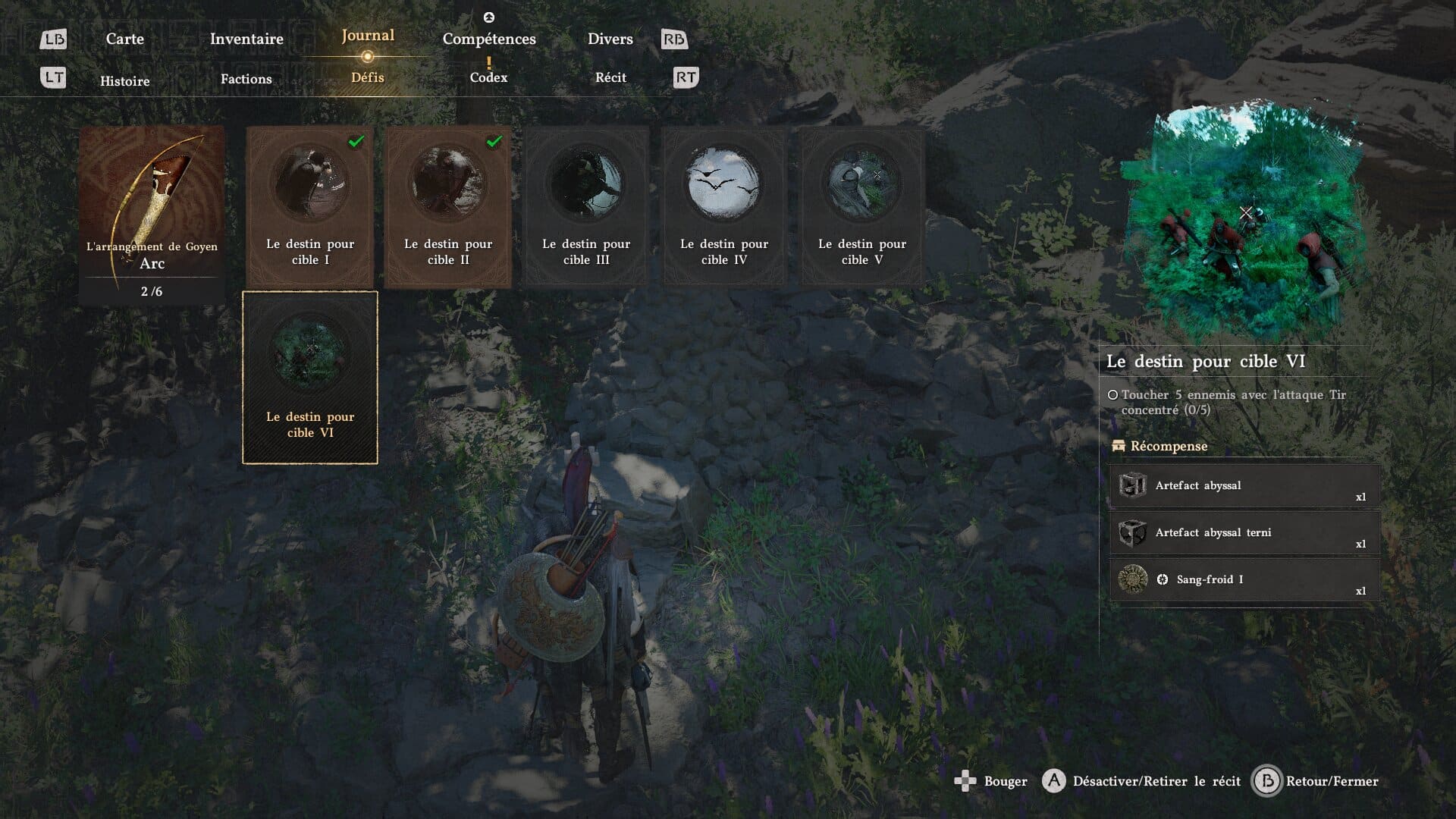Switch to the Inventaire tab
Image resolution: width=1456 pixels, height=819 pixels.
tap(246, 39)
